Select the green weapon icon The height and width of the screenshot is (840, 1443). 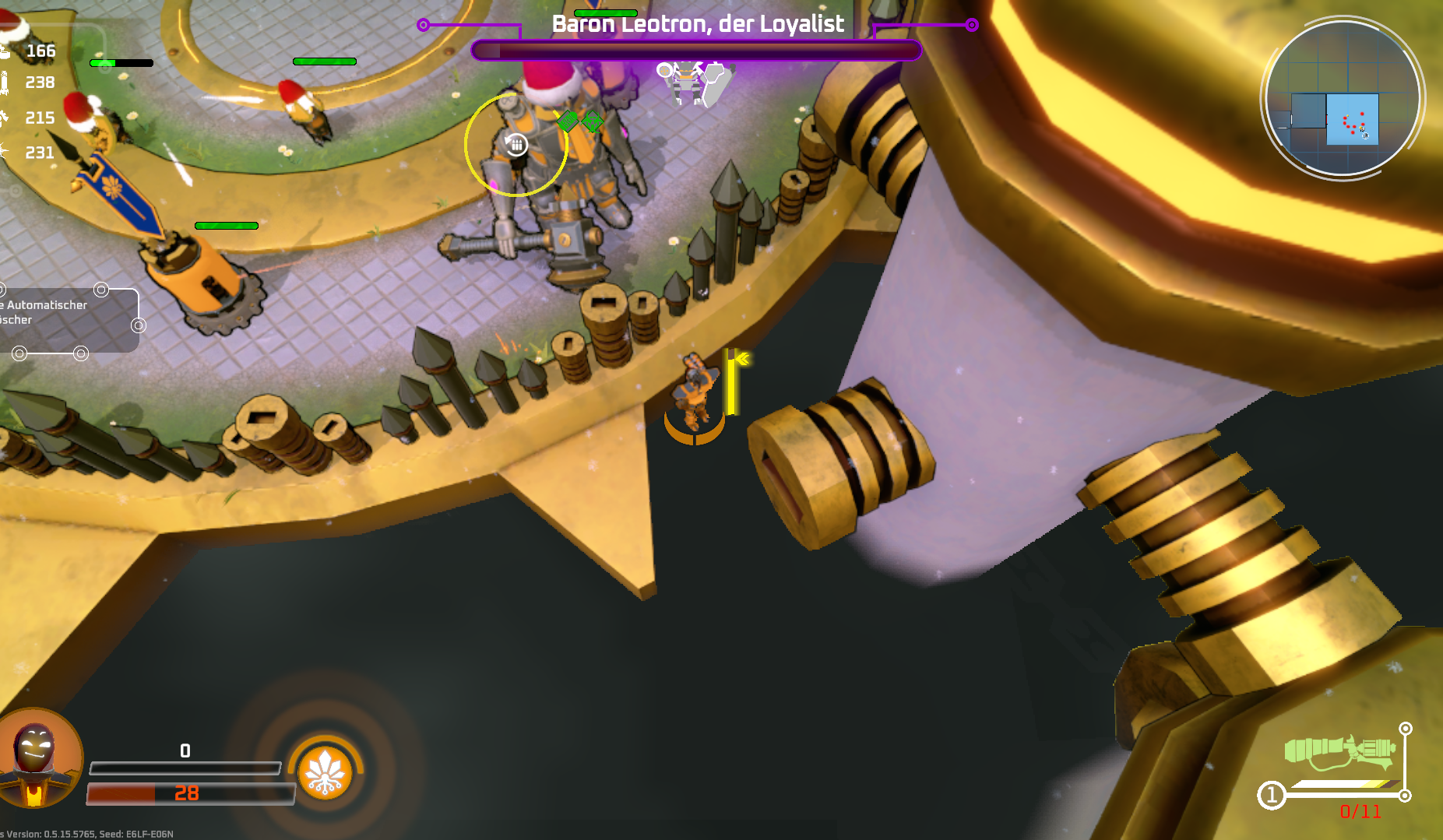(1339, 751)
